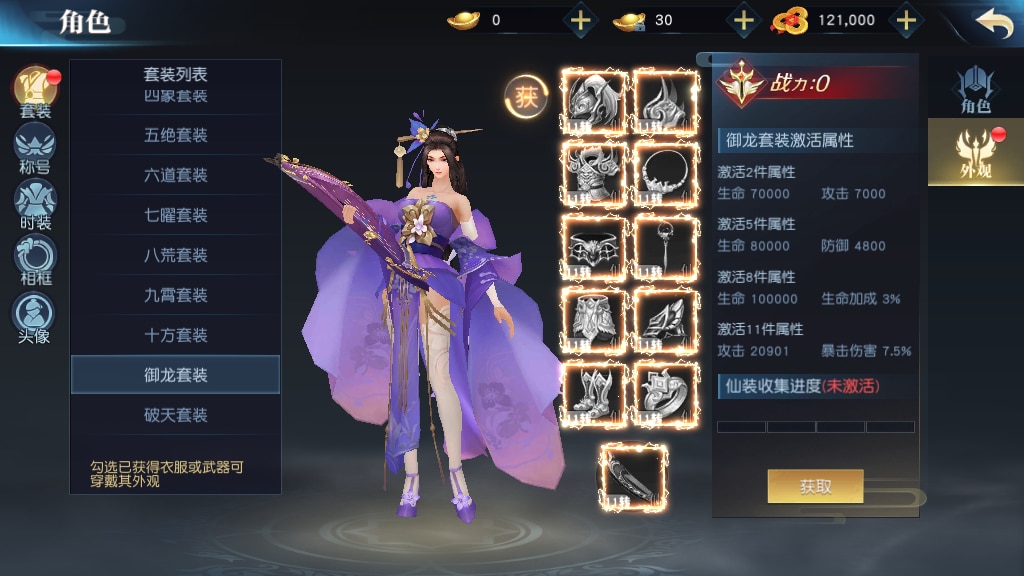Tap the round 获 button
The height and width of the screenshot is (576, 1024).
click(x=526, y=96)
